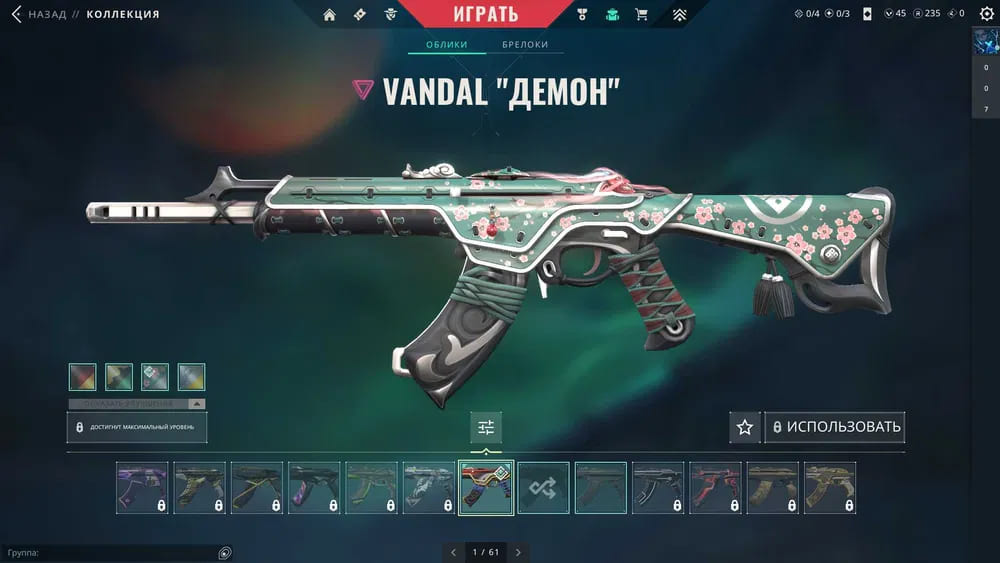Open the home screen icon
Viewport: 1000px width, 563px height.
[330, 15]
